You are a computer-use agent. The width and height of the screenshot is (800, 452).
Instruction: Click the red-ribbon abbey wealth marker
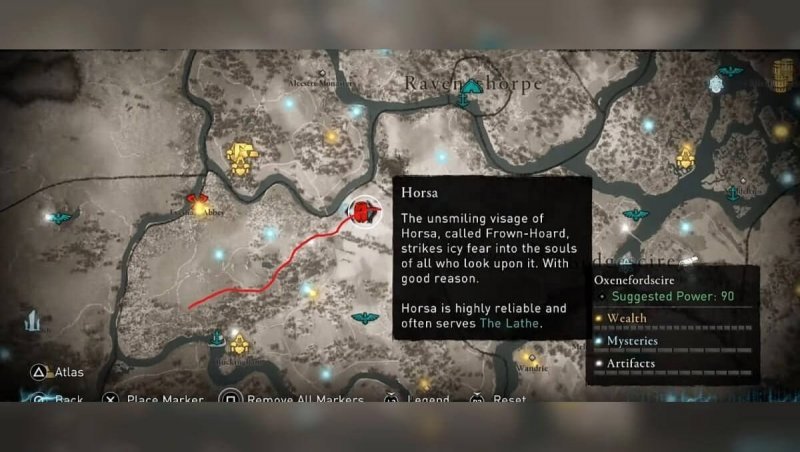(198, 206)
